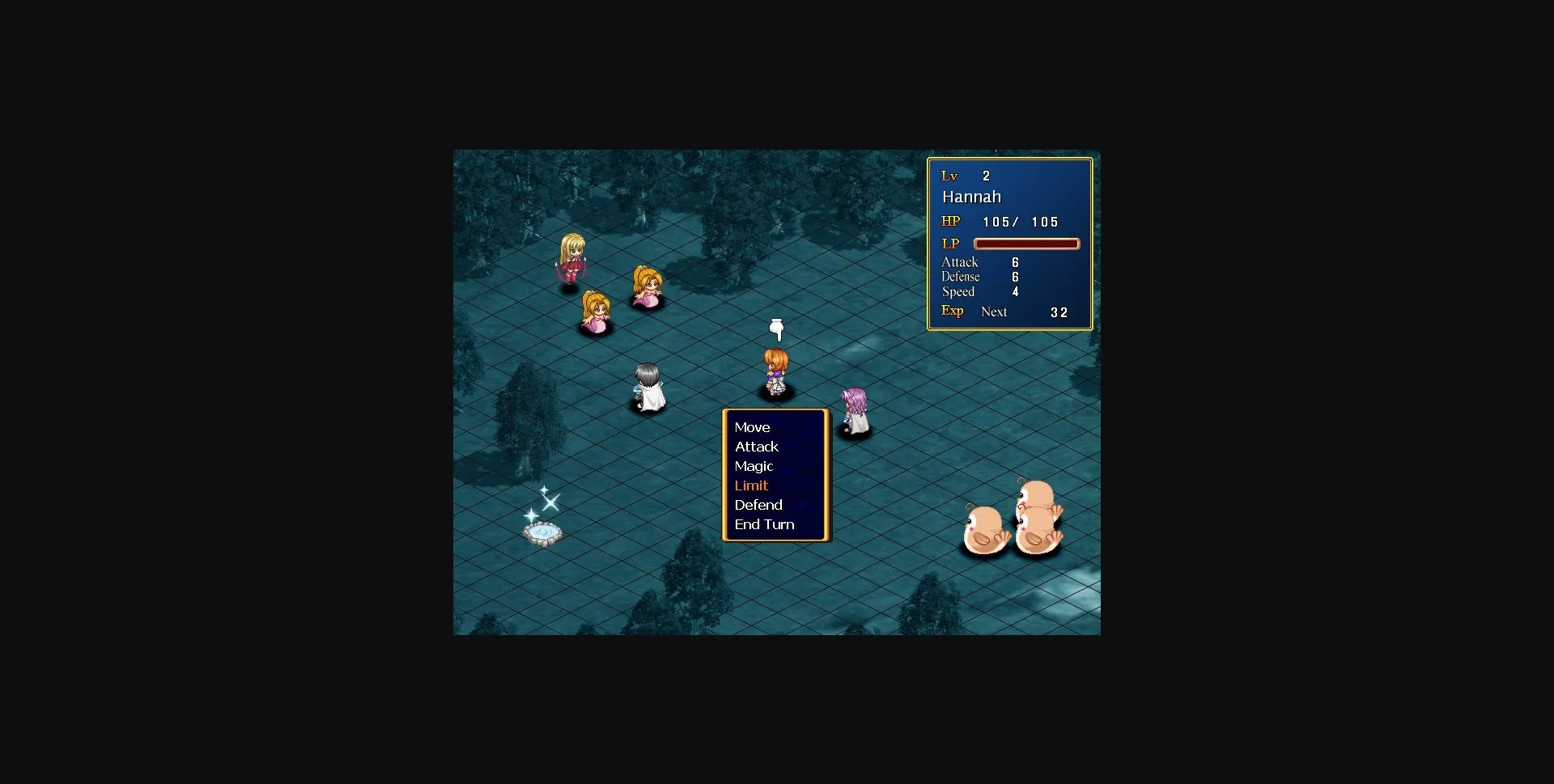Viewport: 1554px width, 784px height.
Task: Select the grey-haired healer in white robes
Action: [x=647, y=387]
